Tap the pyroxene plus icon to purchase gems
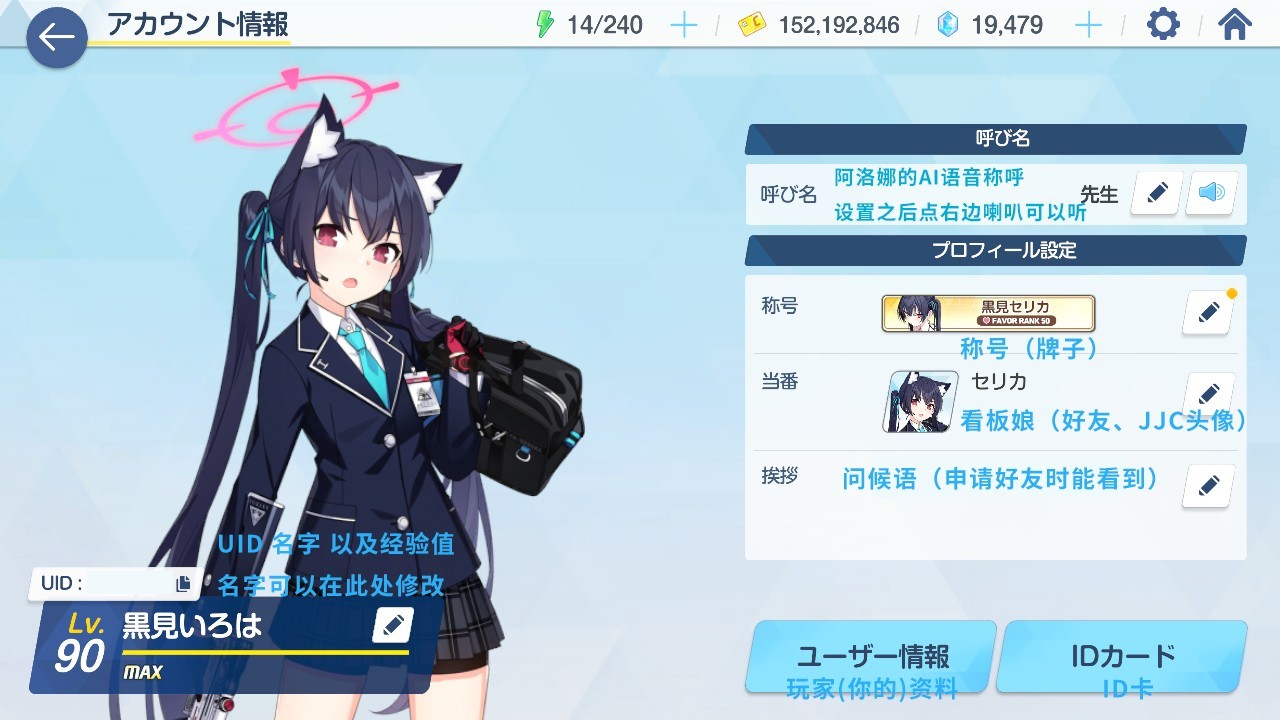This screenshot has width=1280, height=720. 1088,25
